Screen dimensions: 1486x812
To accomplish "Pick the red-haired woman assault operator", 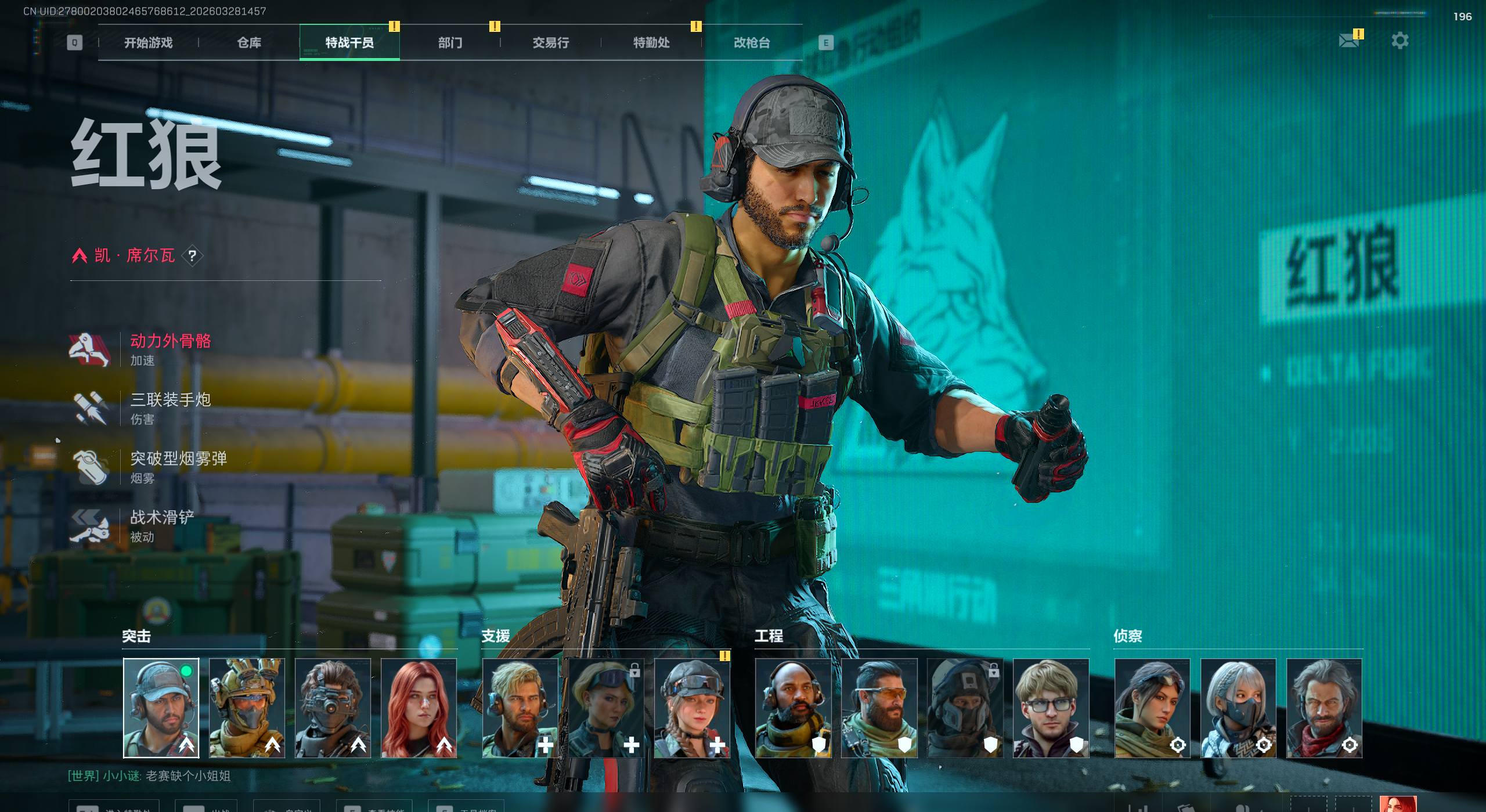I will [x=419, y=708].
